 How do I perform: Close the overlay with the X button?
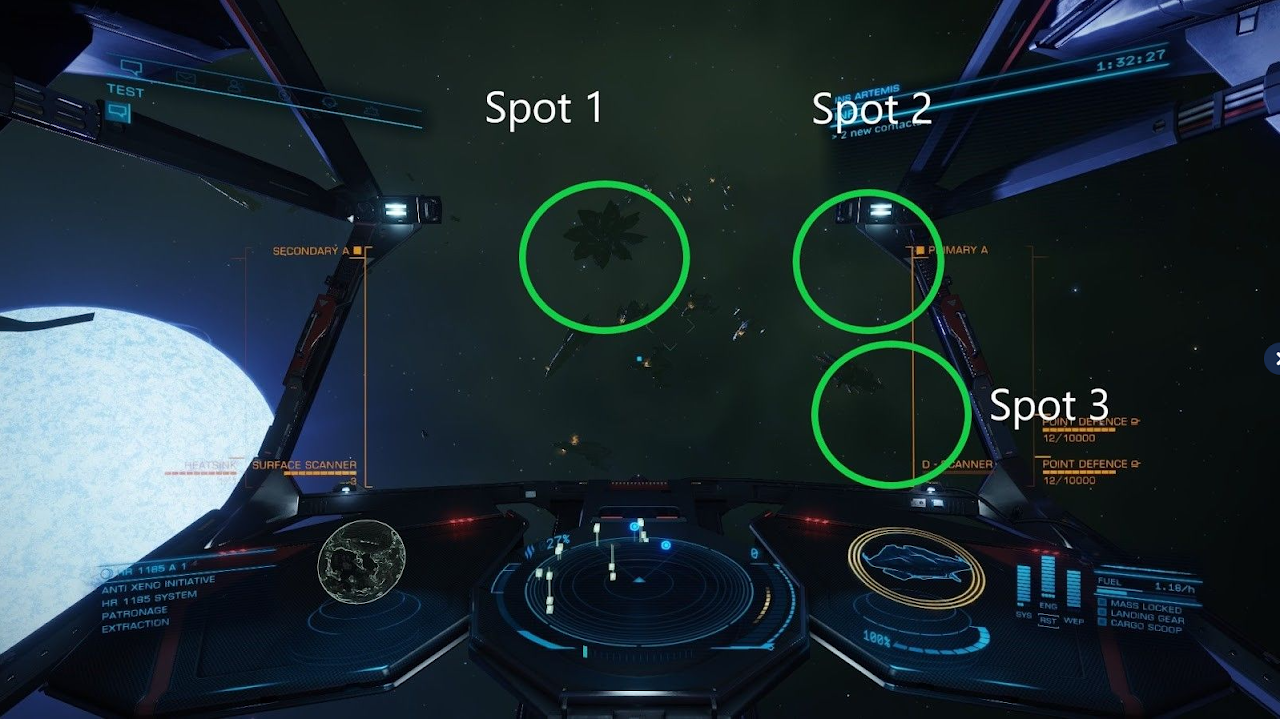tap(1274, 357)
